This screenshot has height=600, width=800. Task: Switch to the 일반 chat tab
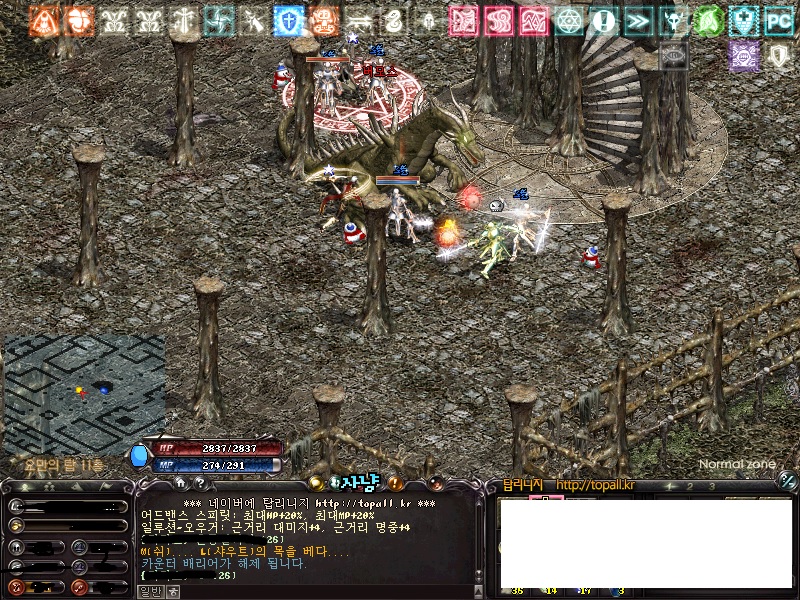149,591
